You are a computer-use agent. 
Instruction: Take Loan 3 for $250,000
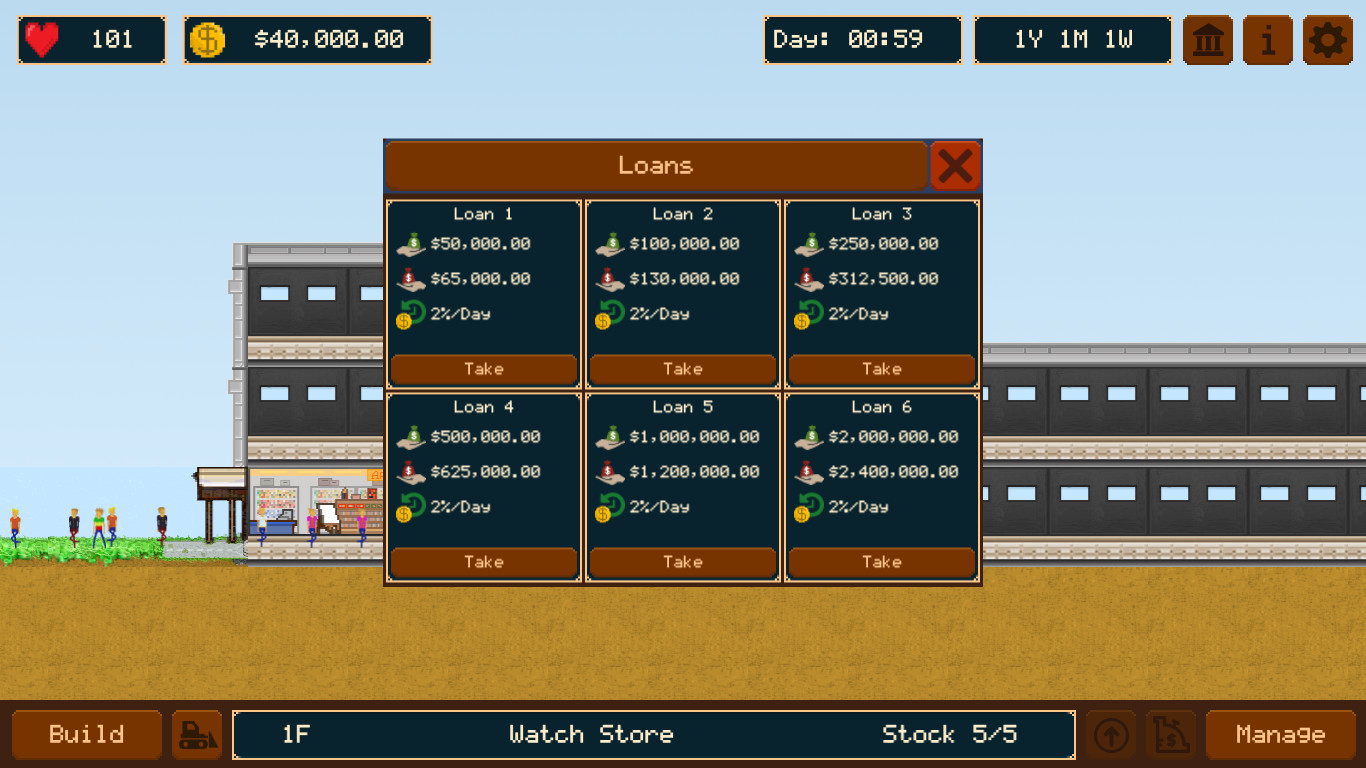tap(881, 369)
